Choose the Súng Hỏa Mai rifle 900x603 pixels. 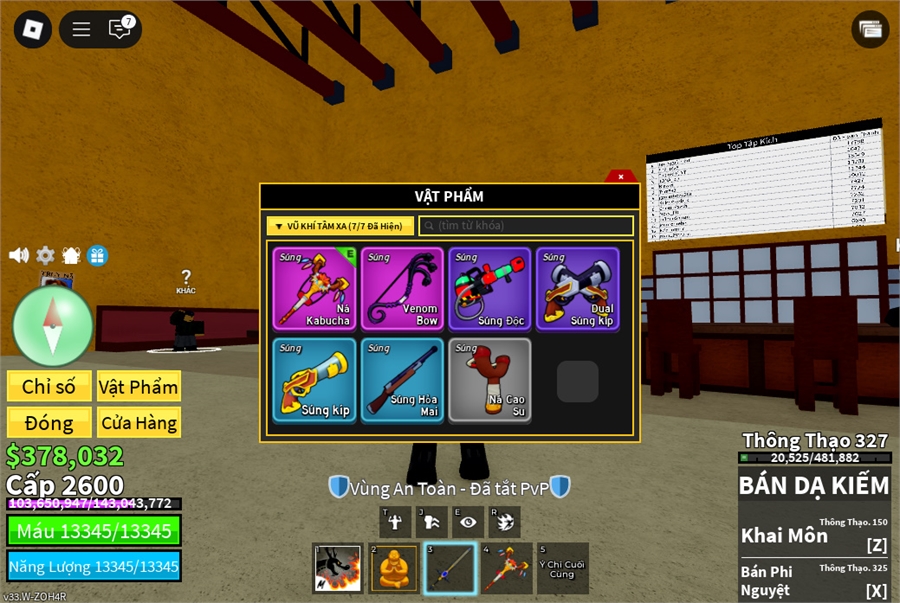pos(402,379)
